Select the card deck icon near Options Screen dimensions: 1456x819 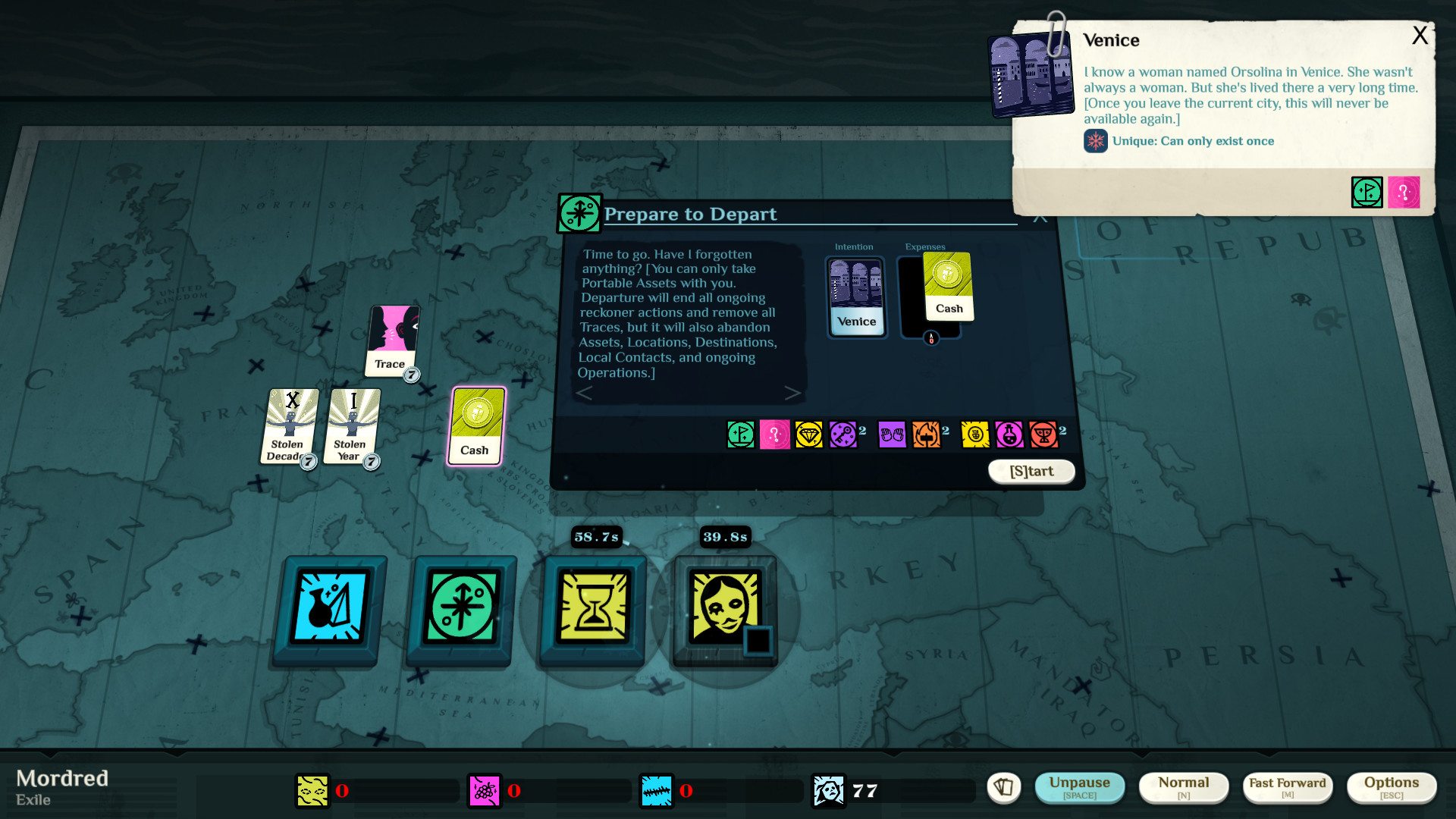(x=1004, y=788)
